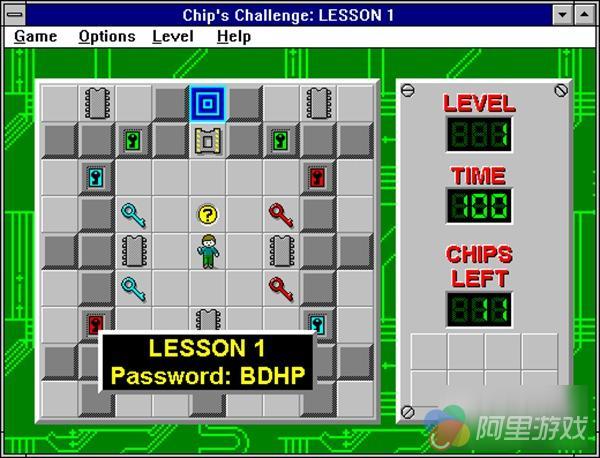Show the Level menu
Screen dimensions: 600x458
click(x=173, y=36)
